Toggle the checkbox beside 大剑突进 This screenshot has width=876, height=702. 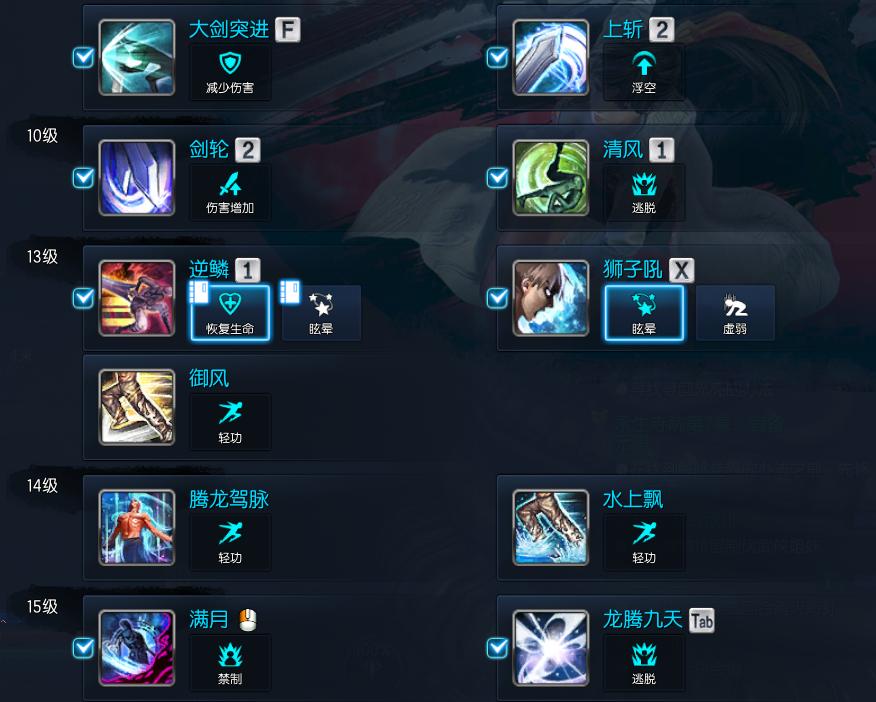[84, 58]
